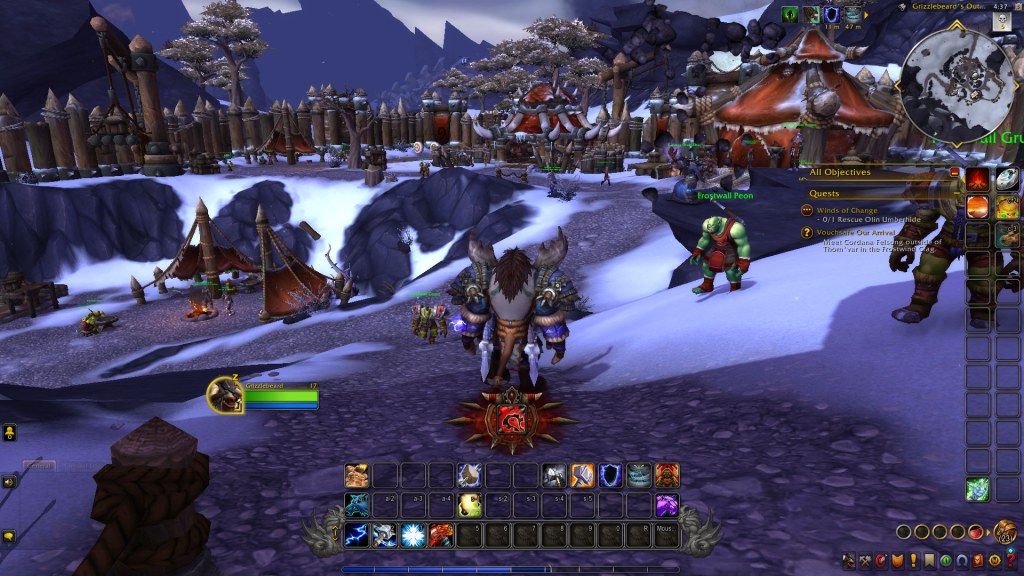The width and height of the screenshot is (1024, 576).
Task: Open the red bag slot beside the backpack
Action: (x=976, y=532)
